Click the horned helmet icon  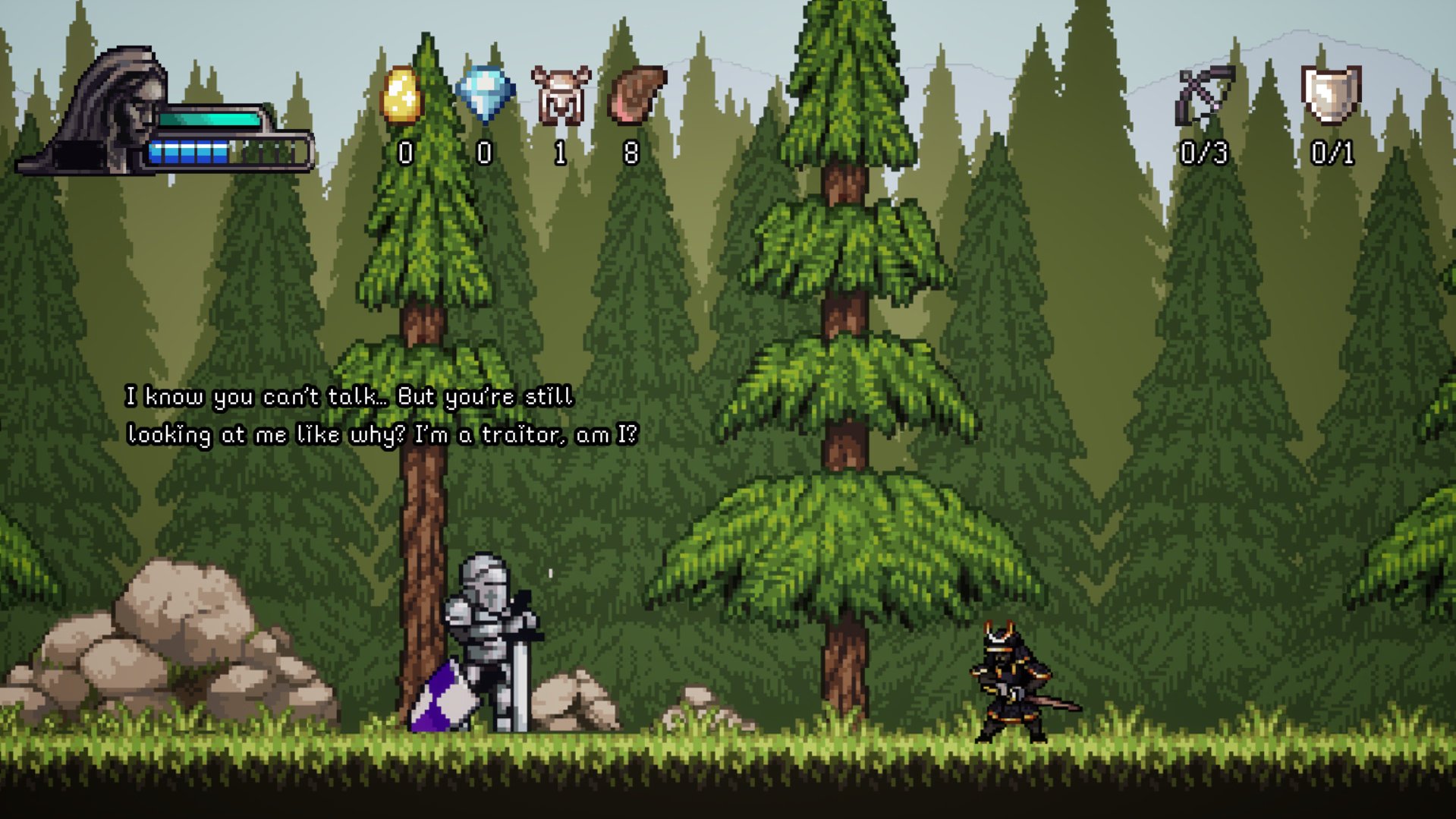561,96
